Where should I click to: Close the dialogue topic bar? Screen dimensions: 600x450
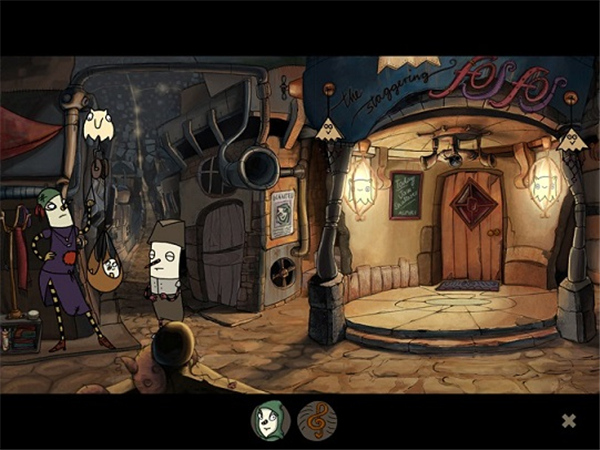pyautogui.click(x=568, y=421)
